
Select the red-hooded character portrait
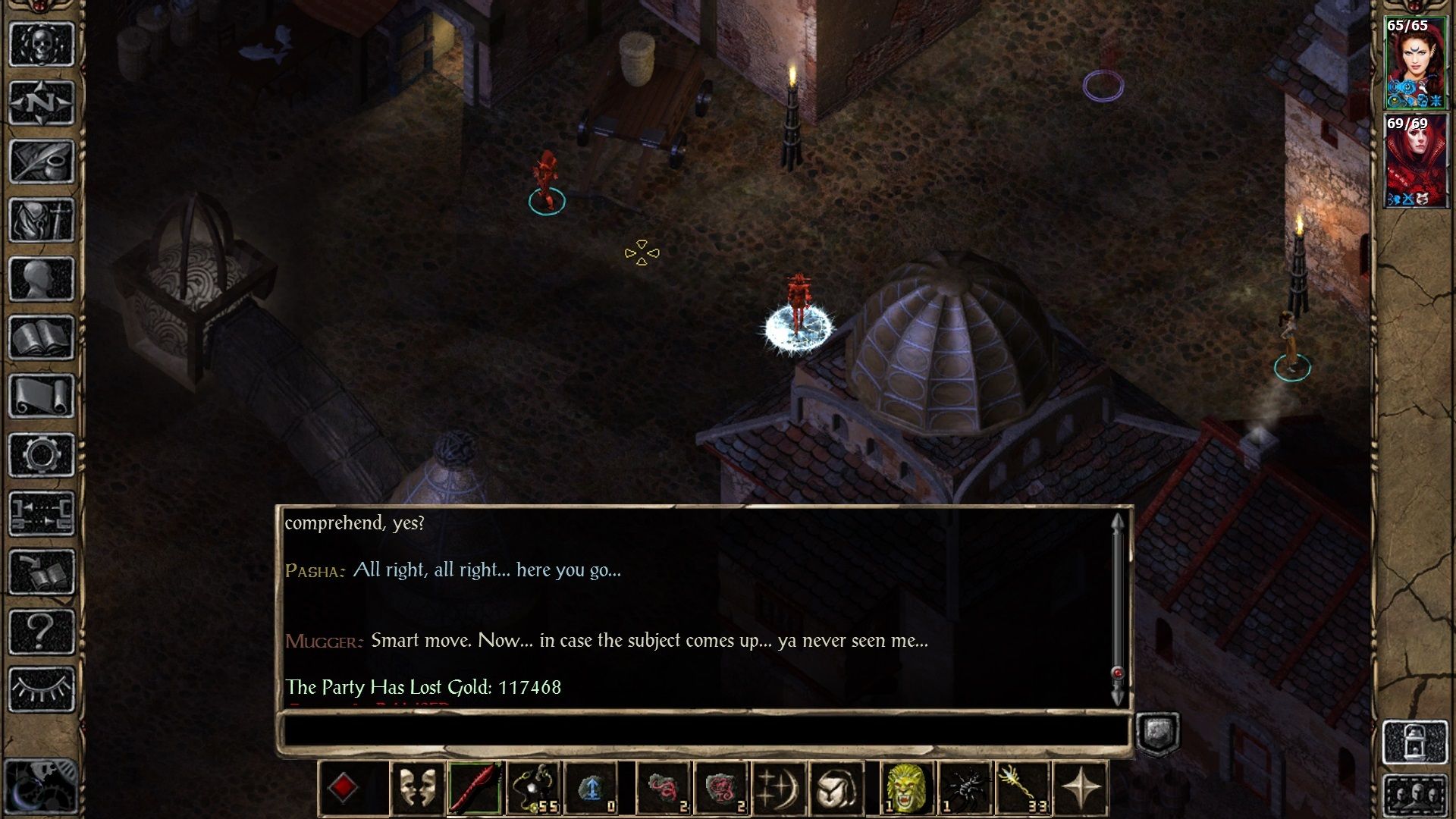[1414, 162]
